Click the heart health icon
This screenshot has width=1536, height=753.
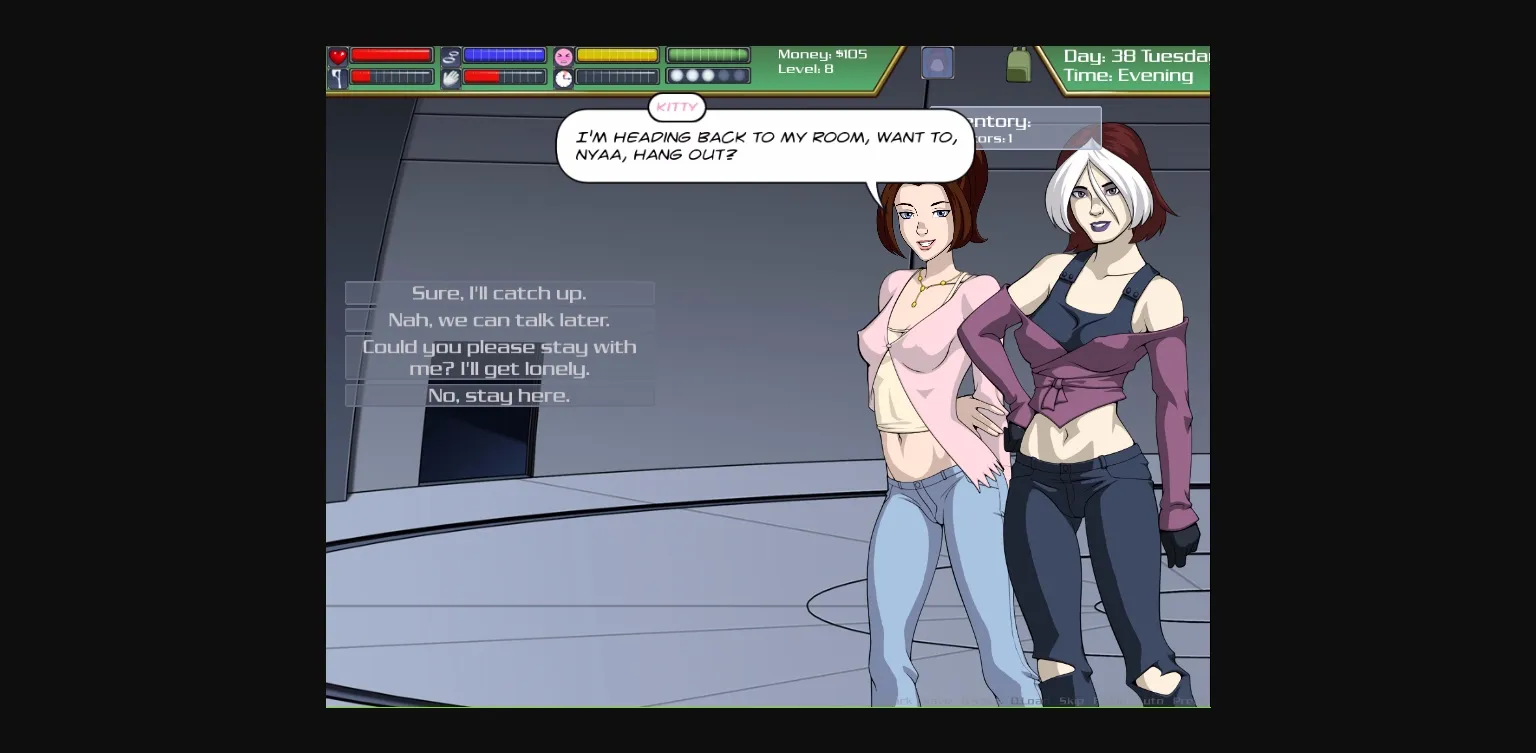coord(337,55)
